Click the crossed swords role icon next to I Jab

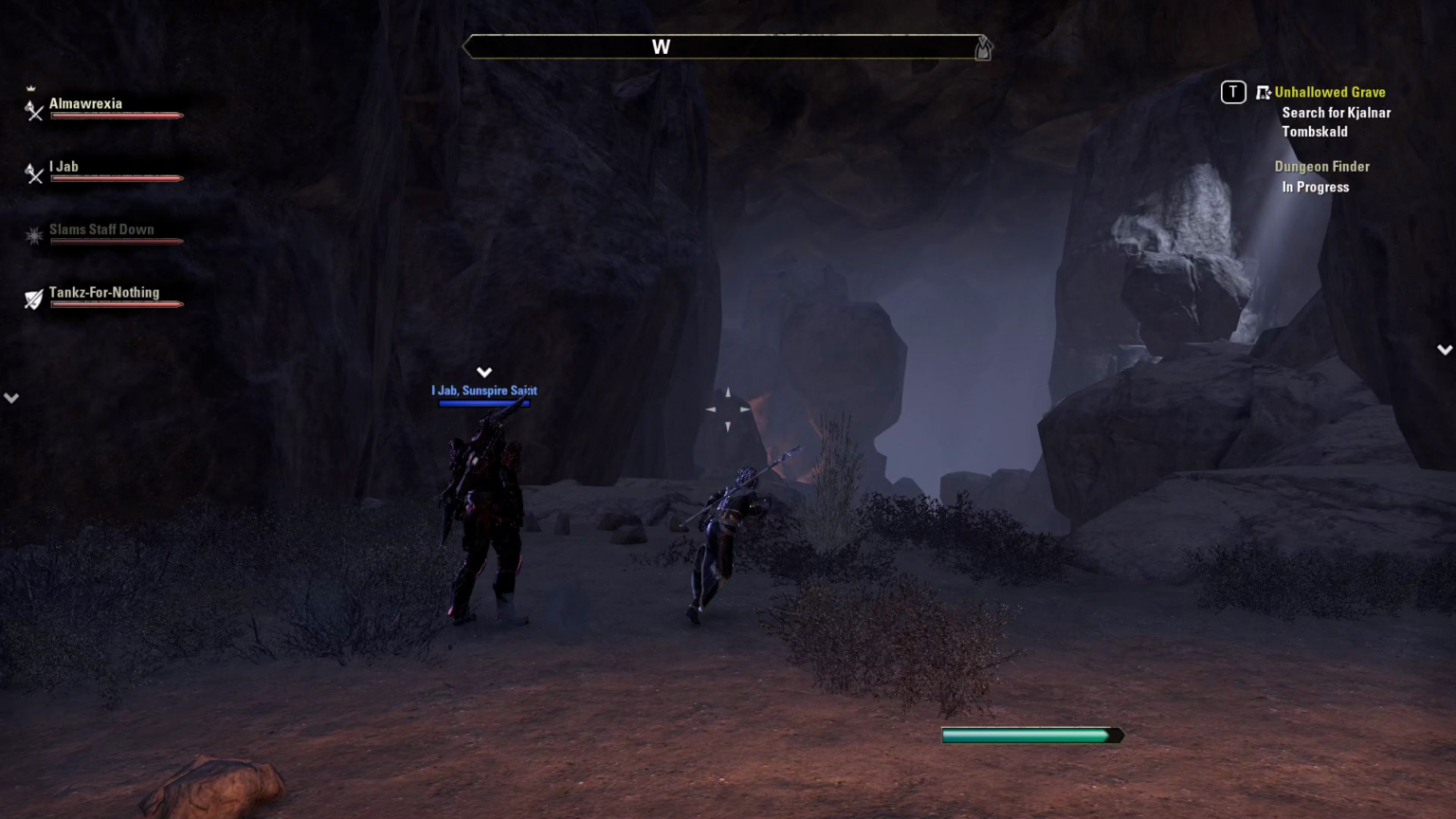coord(34,173)
